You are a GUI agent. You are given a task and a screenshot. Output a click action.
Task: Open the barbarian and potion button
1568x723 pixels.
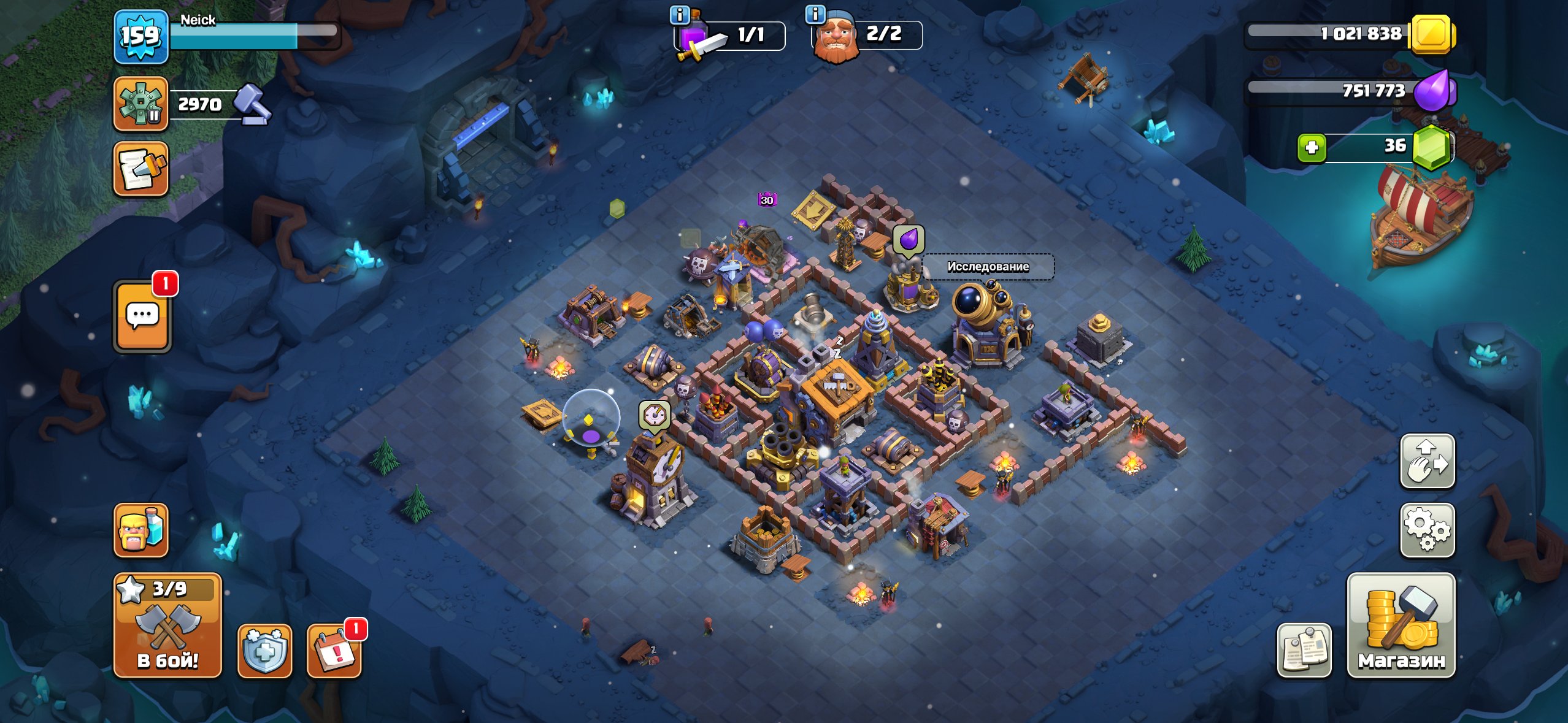click(141, 530)
